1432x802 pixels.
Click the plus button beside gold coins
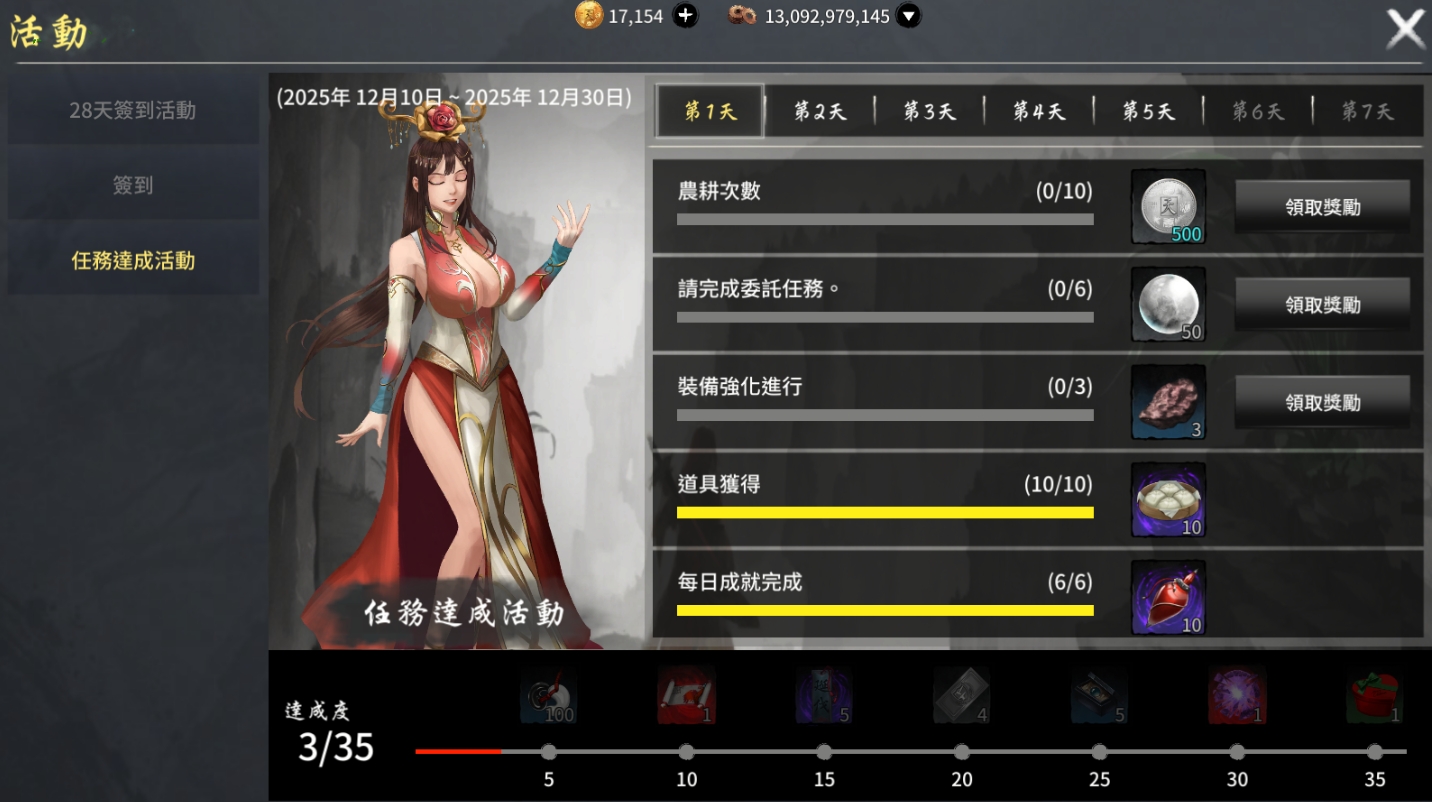(685, 16)
